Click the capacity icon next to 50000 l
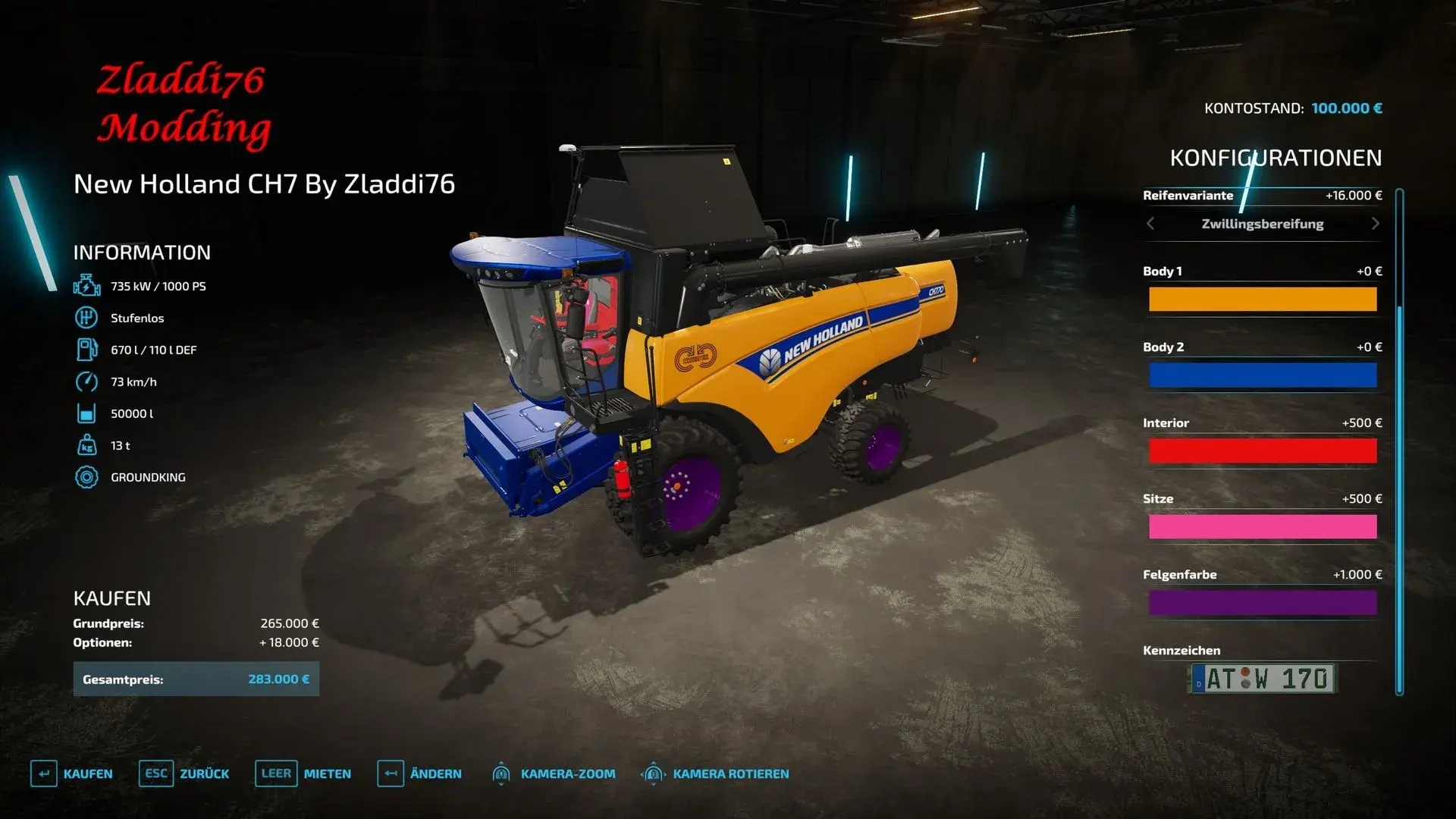This screenshot has height=819, width=1456. pos(87,413)
